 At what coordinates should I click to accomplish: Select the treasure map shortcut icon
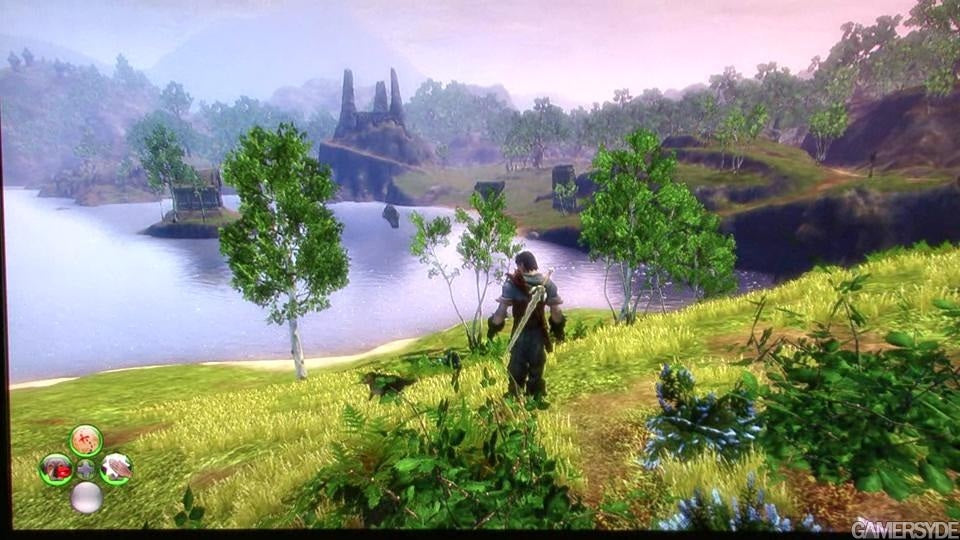[x=86, y=440]
